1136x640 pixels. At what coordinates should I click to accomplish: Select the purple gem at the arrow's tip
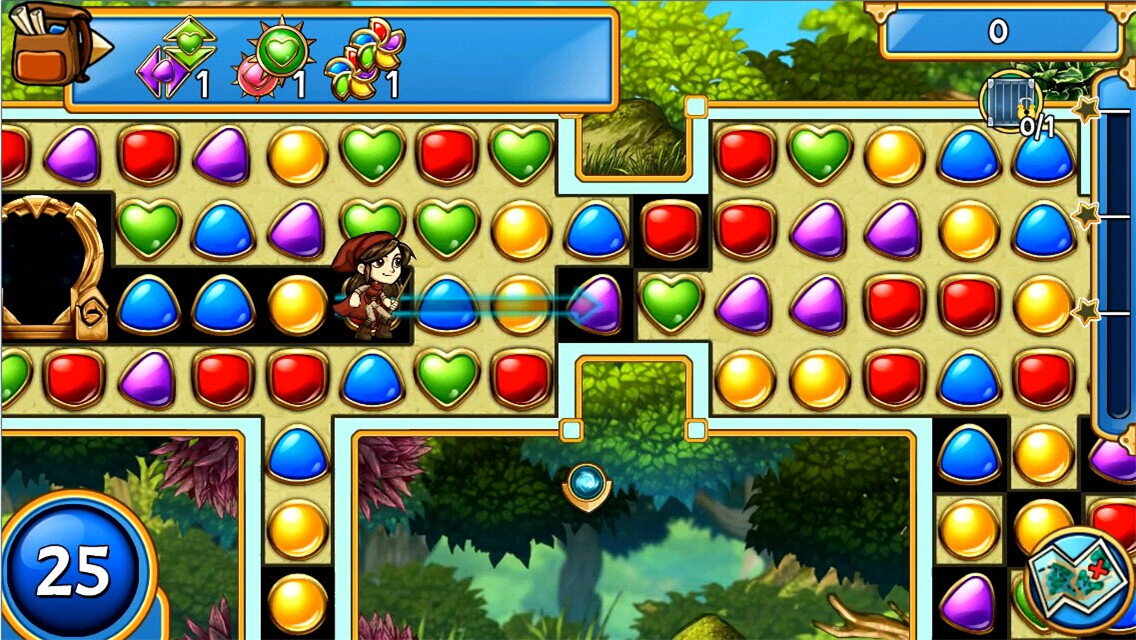(597, 305)
